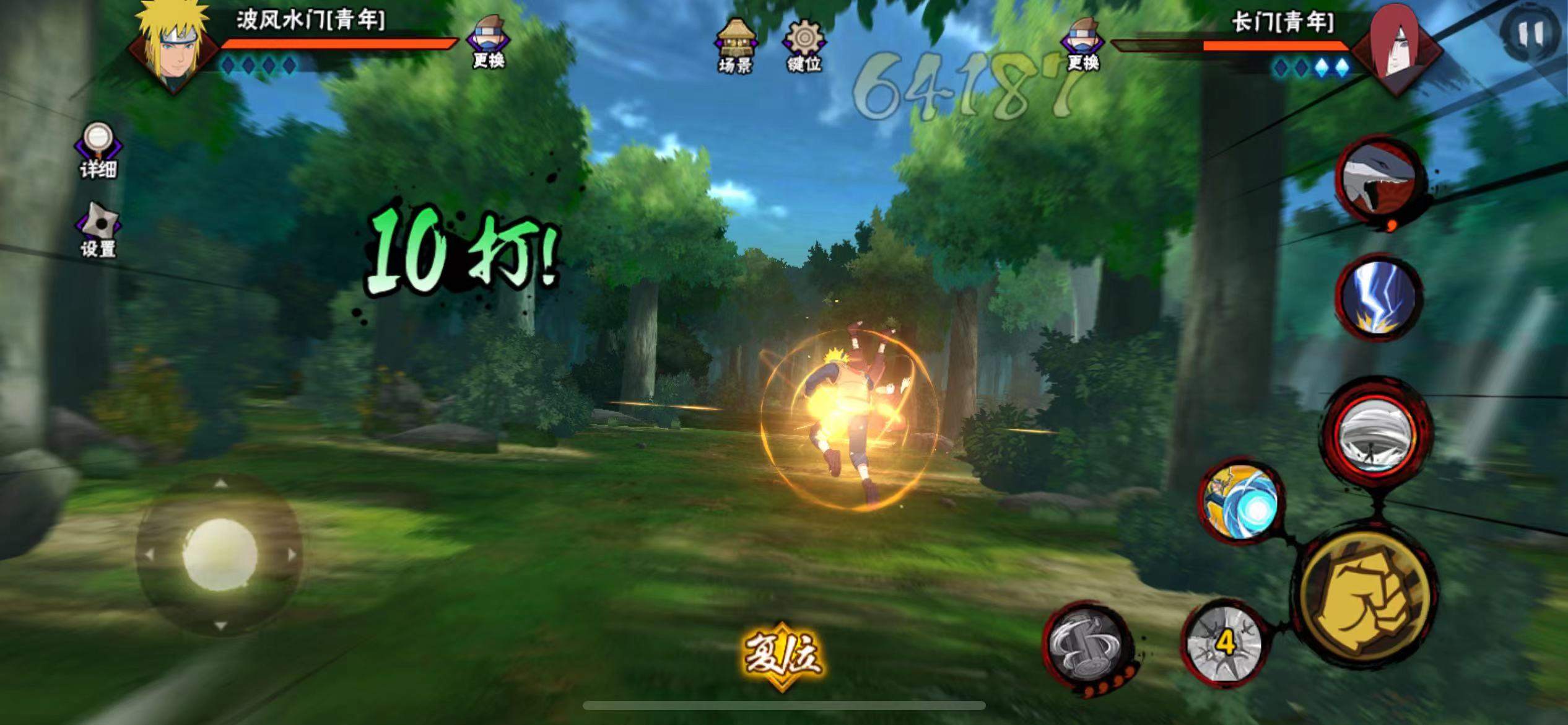This screenshot has height=725, width=1568.
Task: Swap Minato using the left 更换 button
Action: [x=488, y=42]
